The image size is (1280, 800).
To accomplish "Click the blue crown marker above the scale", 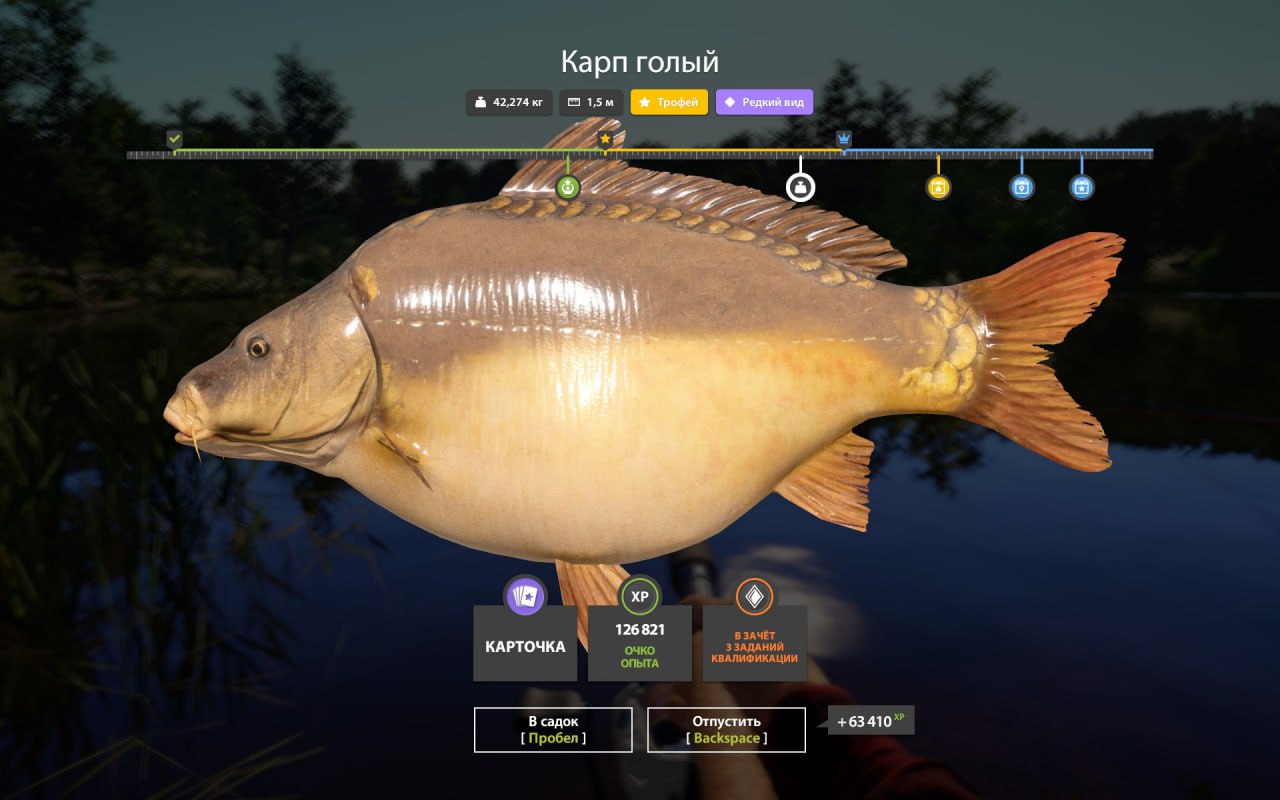I will click(x=844, y=138).
